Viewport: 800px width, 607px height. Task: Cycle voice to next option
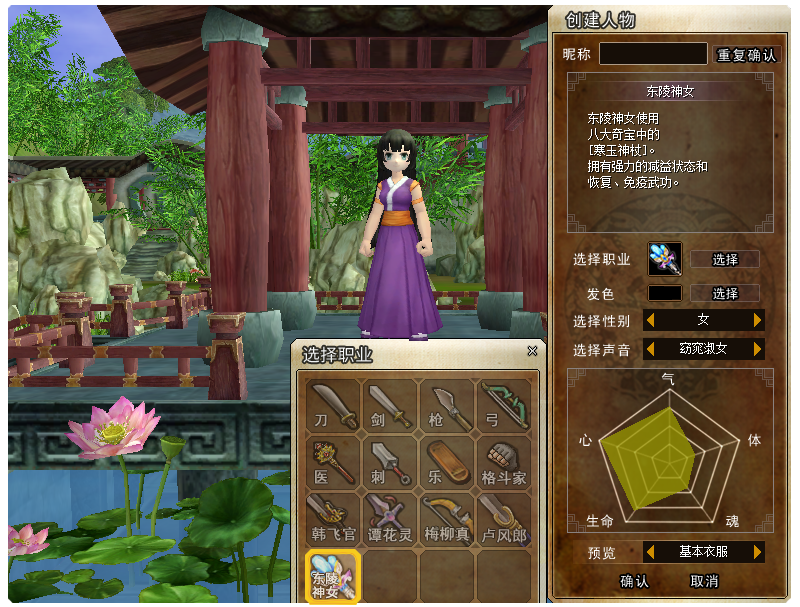pos(757,349)
